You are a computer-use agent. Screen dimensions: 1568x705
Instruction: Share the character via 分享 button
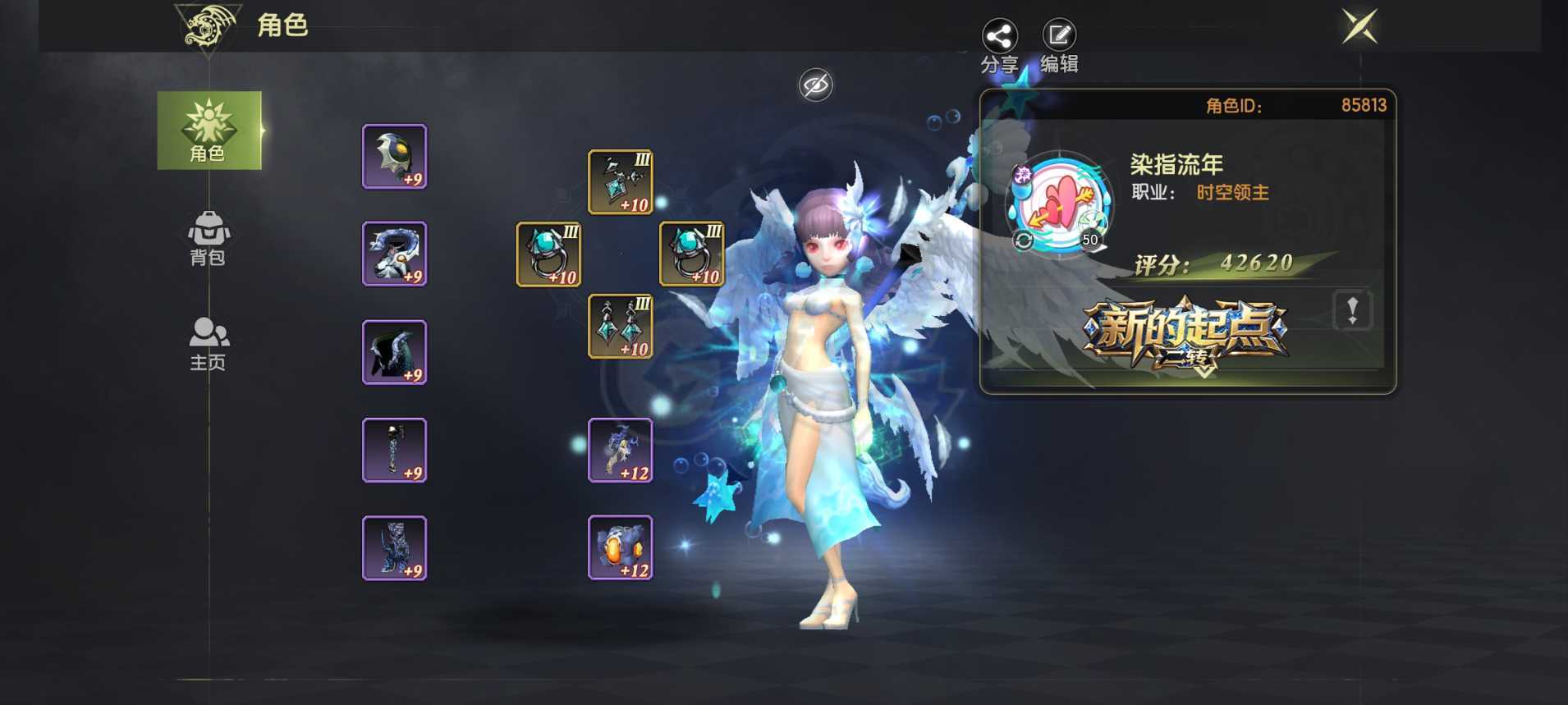tap(999, 37)
